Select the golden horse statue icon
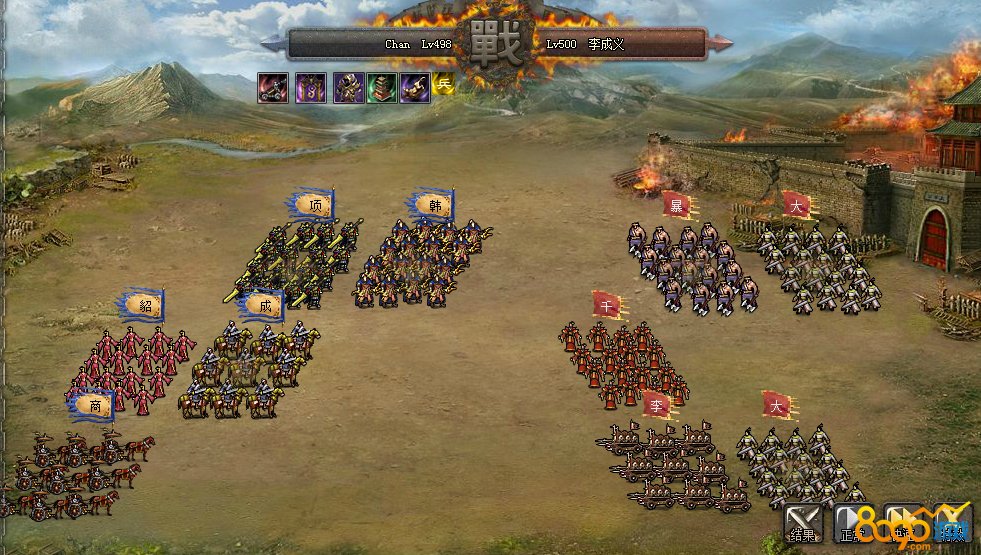981x555 pixels. click(415, 88)
